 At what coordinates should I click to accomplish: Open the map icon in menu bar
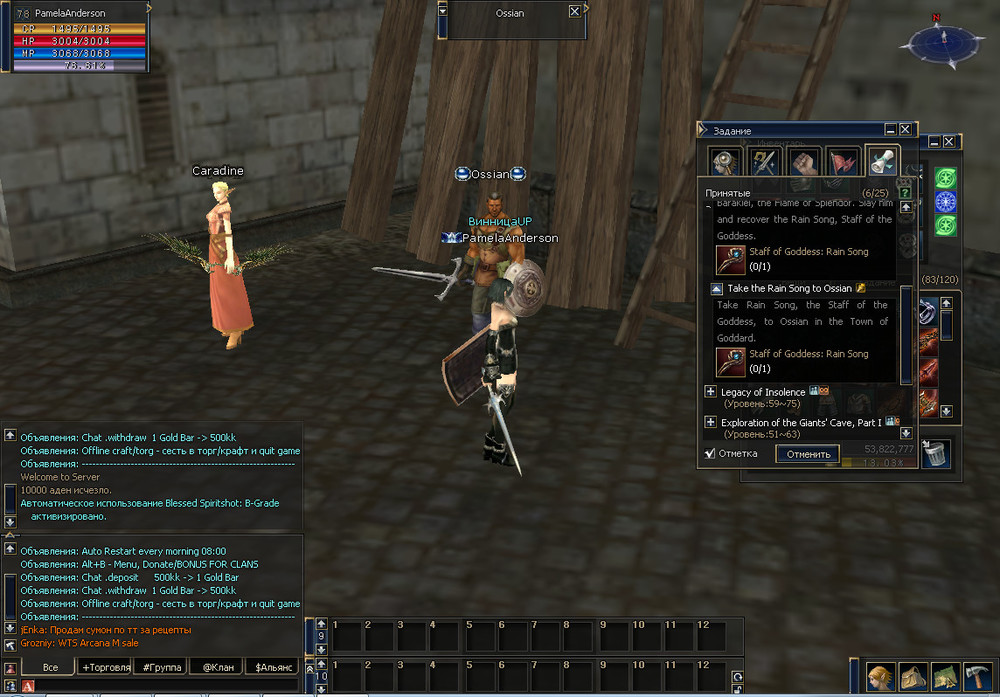pos(946,677)
